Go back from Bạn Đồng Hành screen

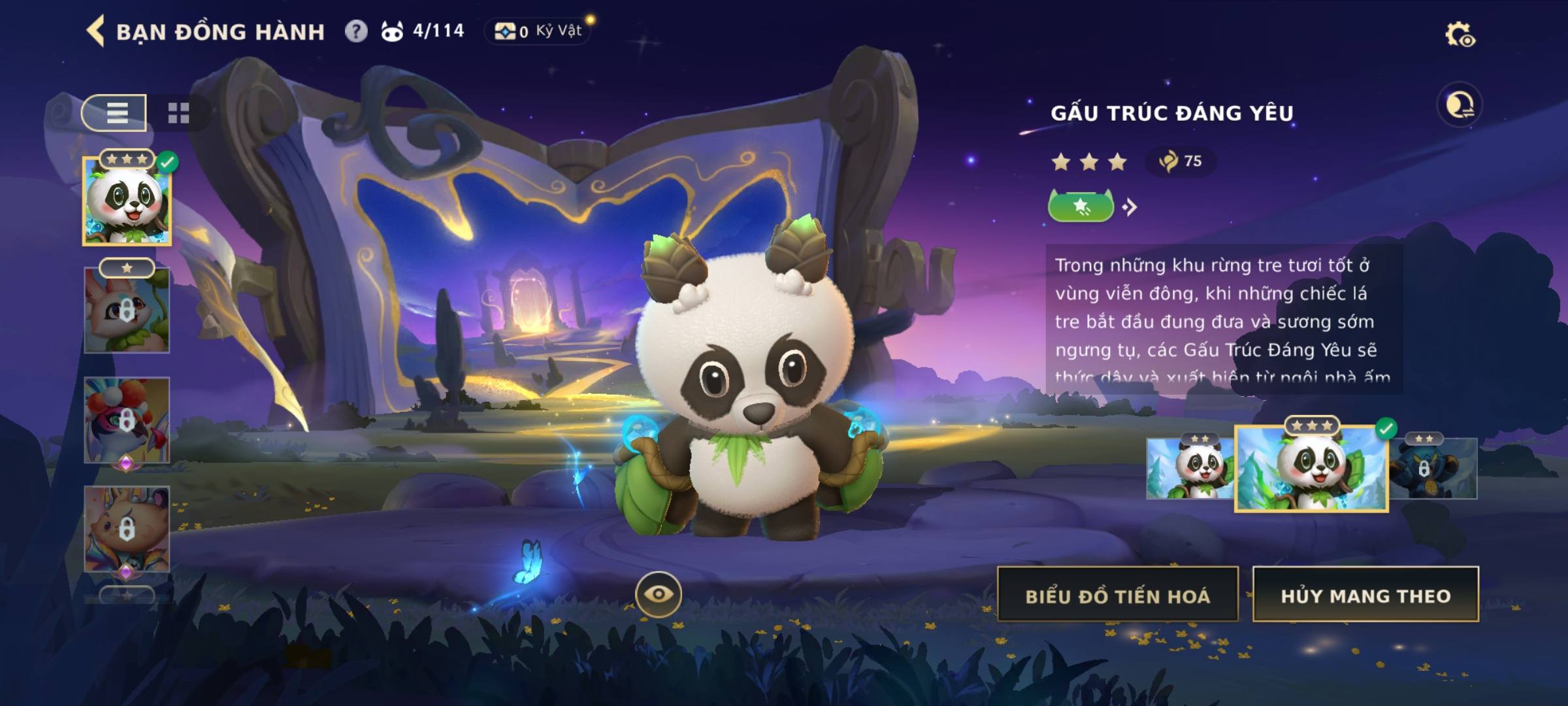click(x=96, y=31)
